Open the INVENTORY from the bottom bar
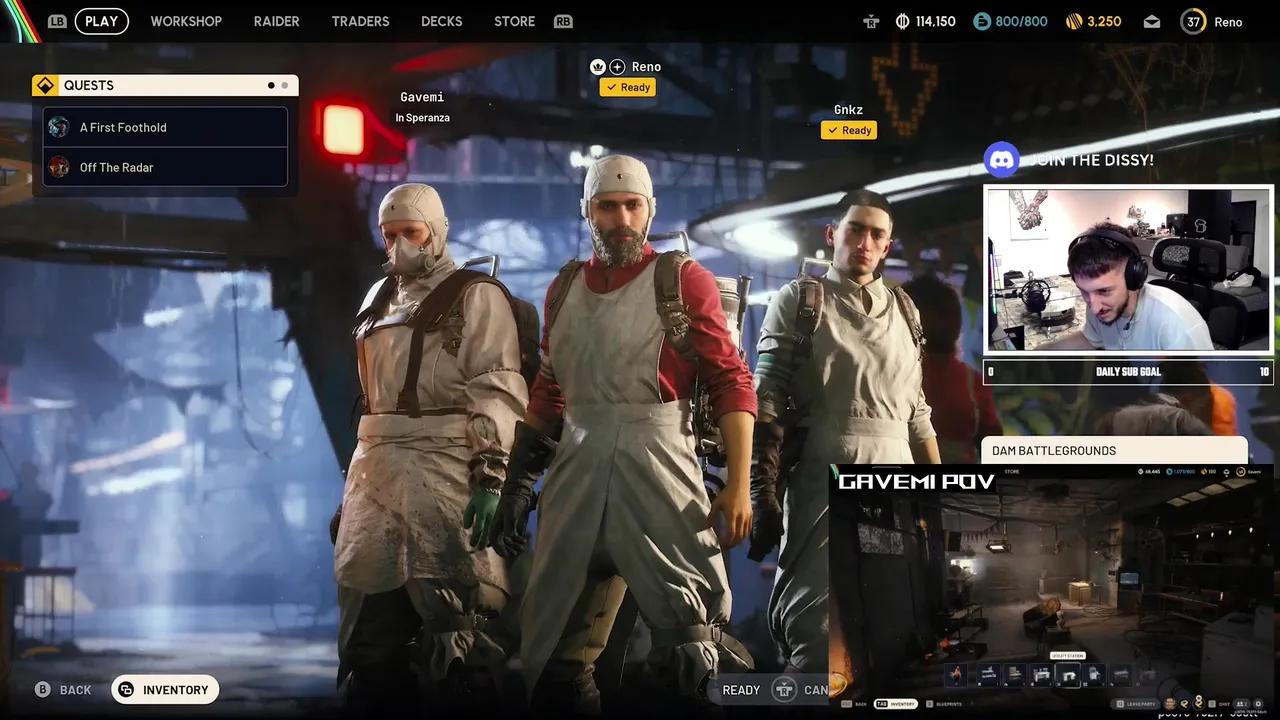The image size is (1280, 720). 165,689
